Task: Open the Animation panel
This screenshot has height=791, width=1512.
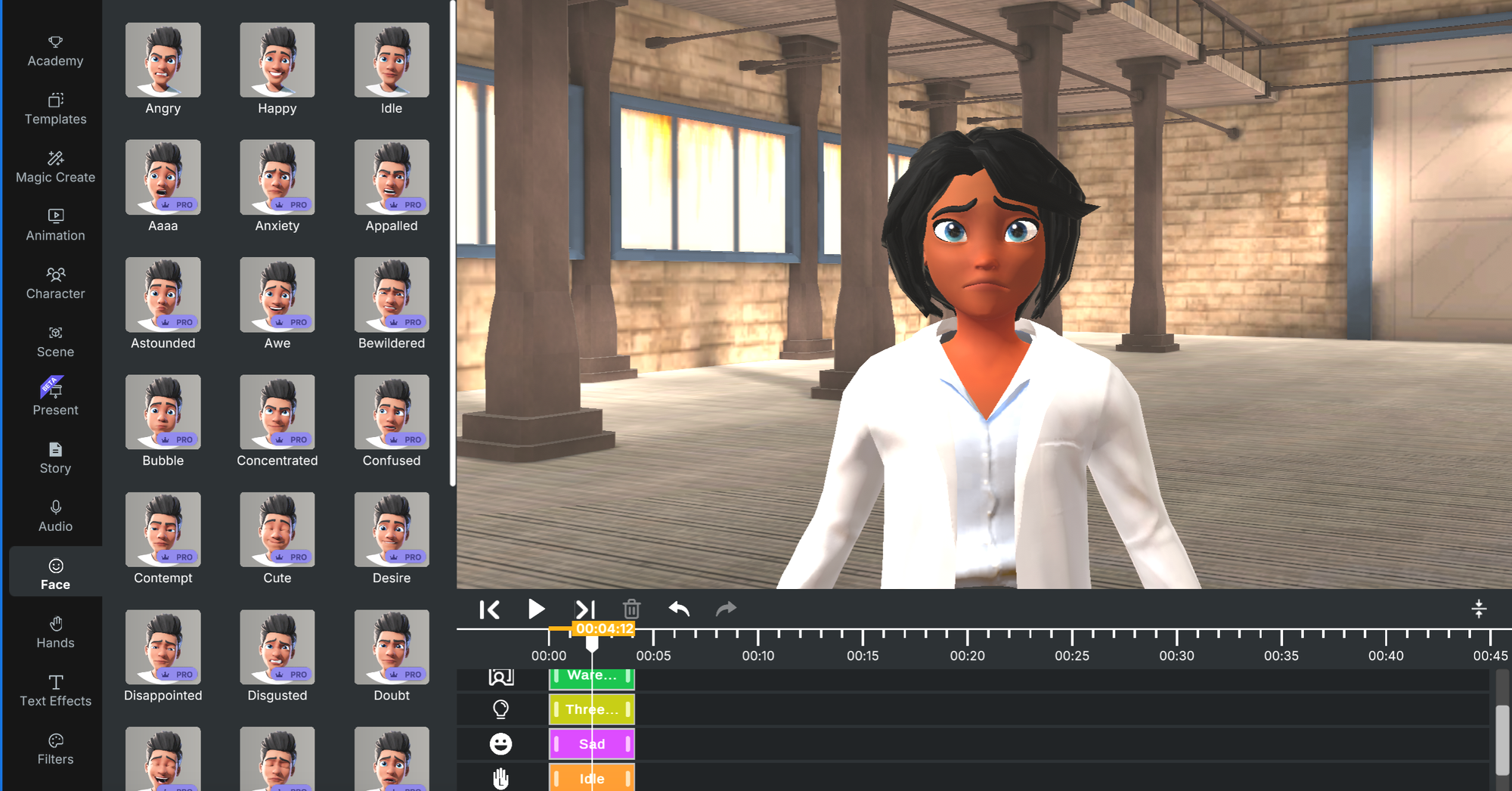Action: (x=54, y=225)
